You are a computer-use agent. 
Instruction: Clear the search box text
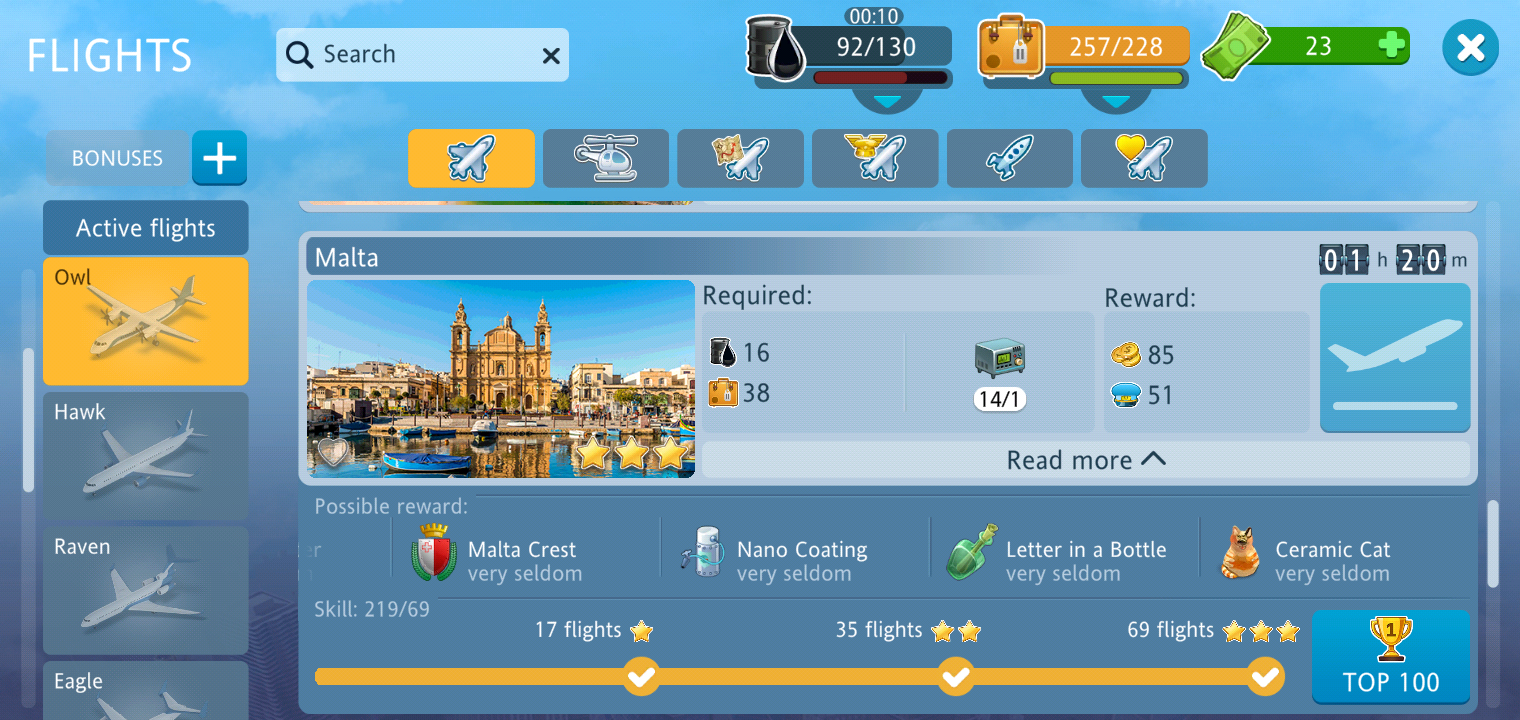coord(551,56)
